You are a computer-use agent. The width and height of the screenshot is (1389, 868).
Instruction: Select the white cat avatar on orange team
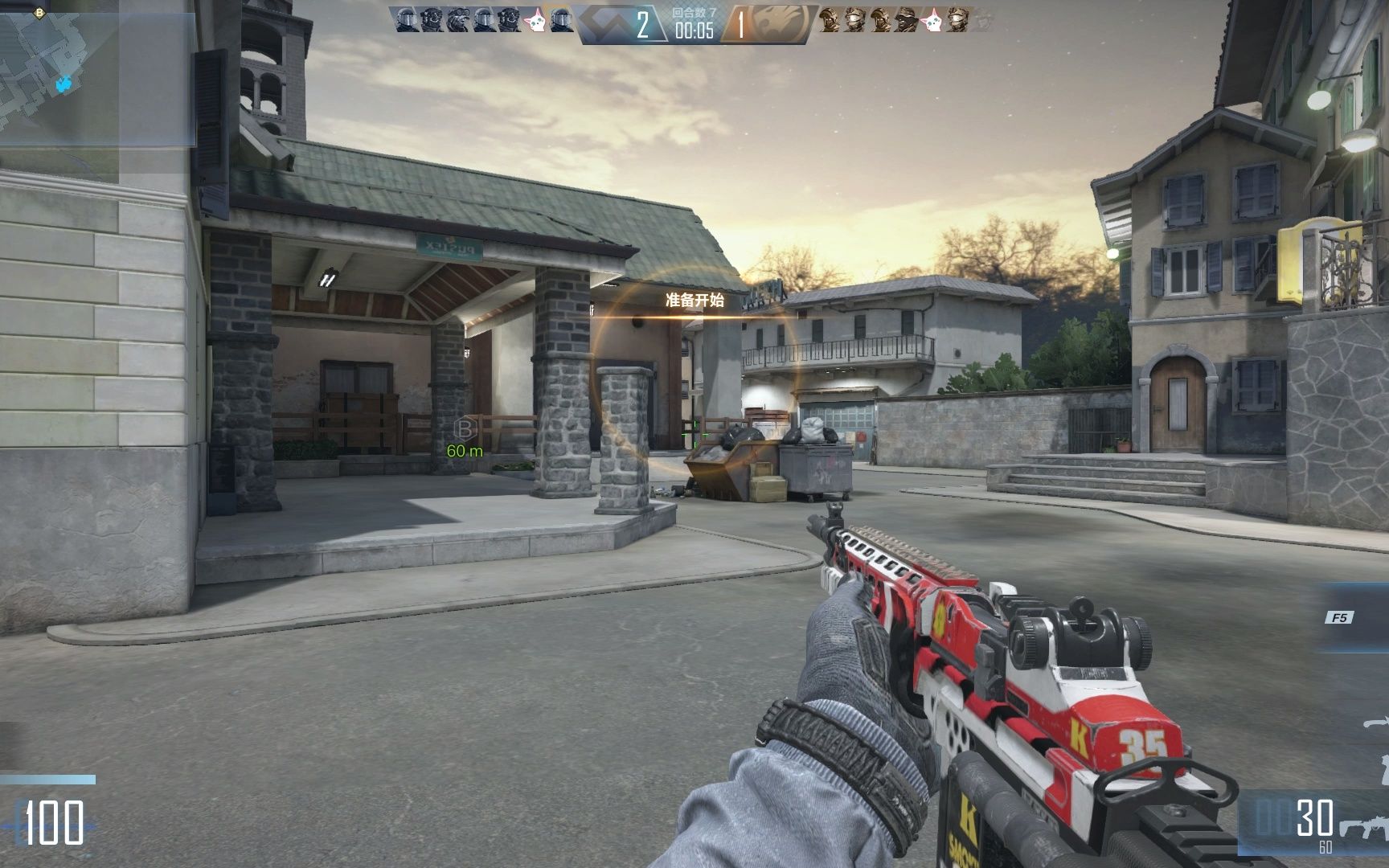(x=932, y=22)
